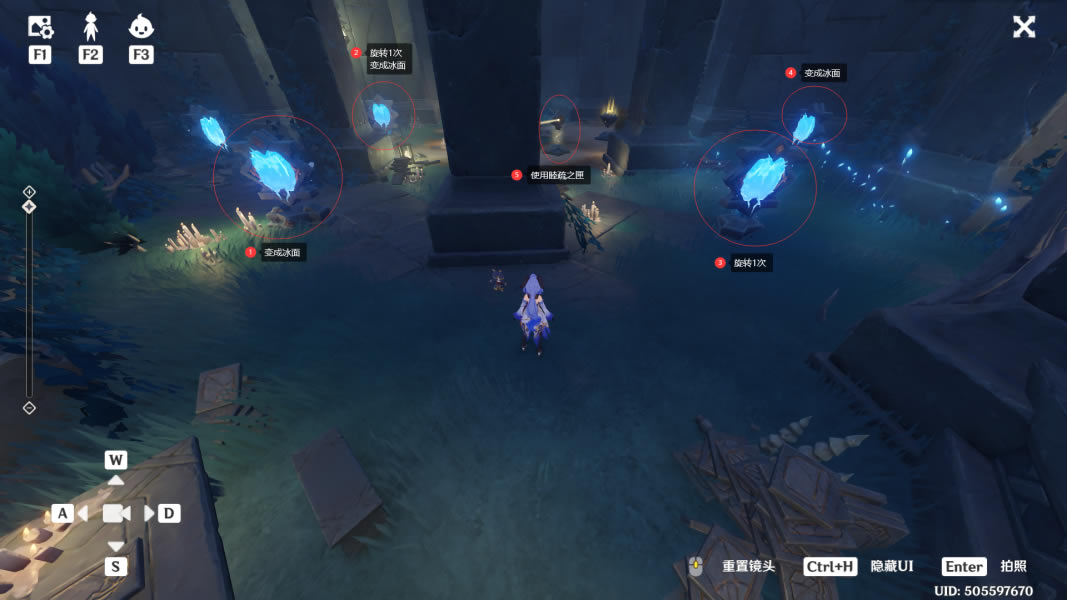Open the camera settings picture-and-gear icon
1067x600 pixels.
point(40,28)
